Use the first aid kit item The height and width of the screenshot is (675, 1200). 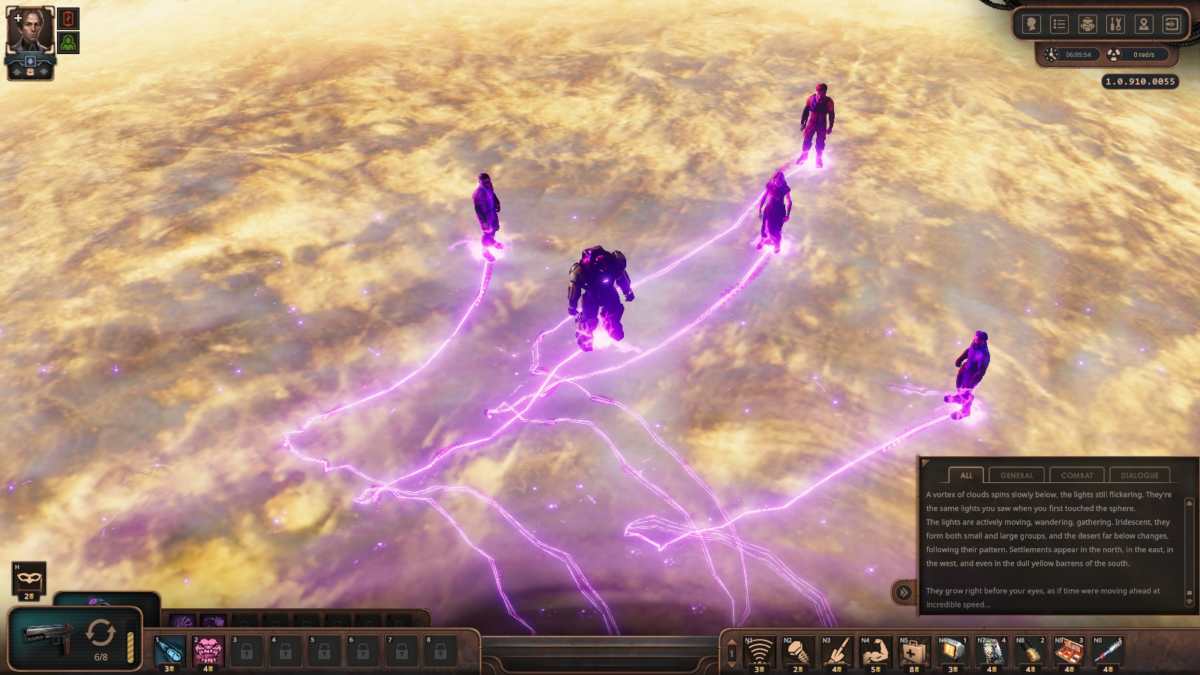click(914, 650)
